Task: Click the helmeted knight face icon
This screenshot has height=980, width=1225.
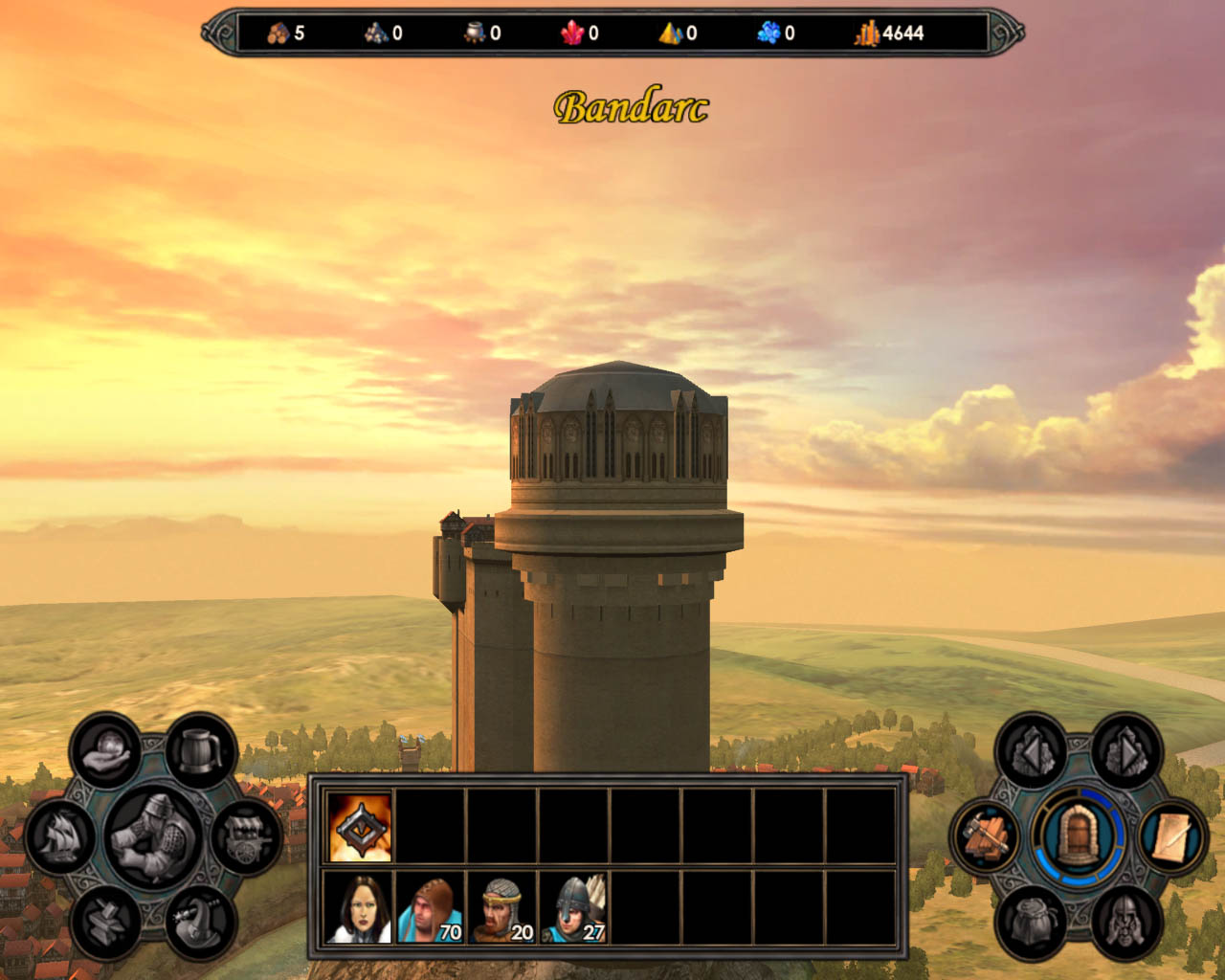Action: click(1125, 921)
